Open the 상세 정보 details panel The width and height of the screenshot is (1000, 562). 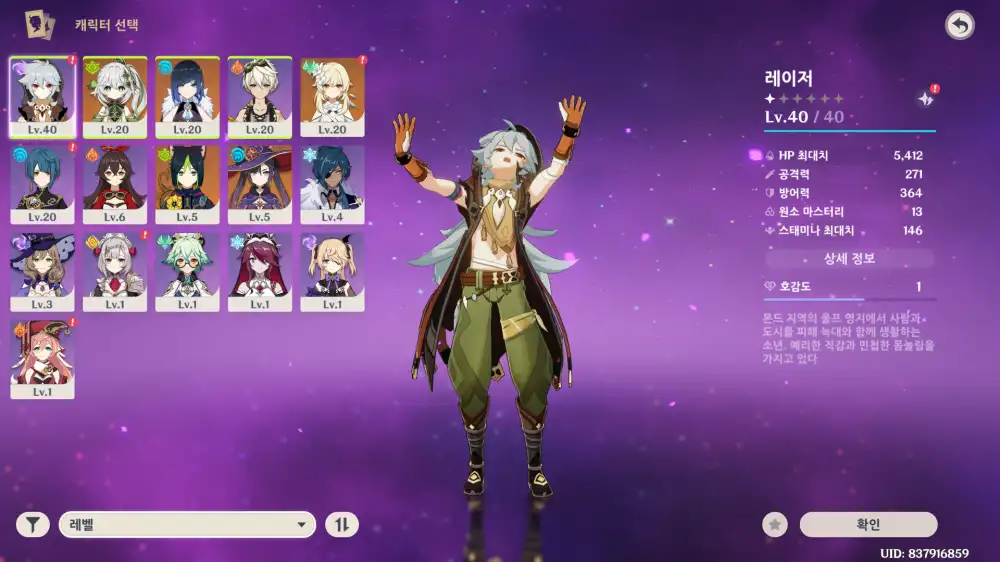[x=849, y=259]
